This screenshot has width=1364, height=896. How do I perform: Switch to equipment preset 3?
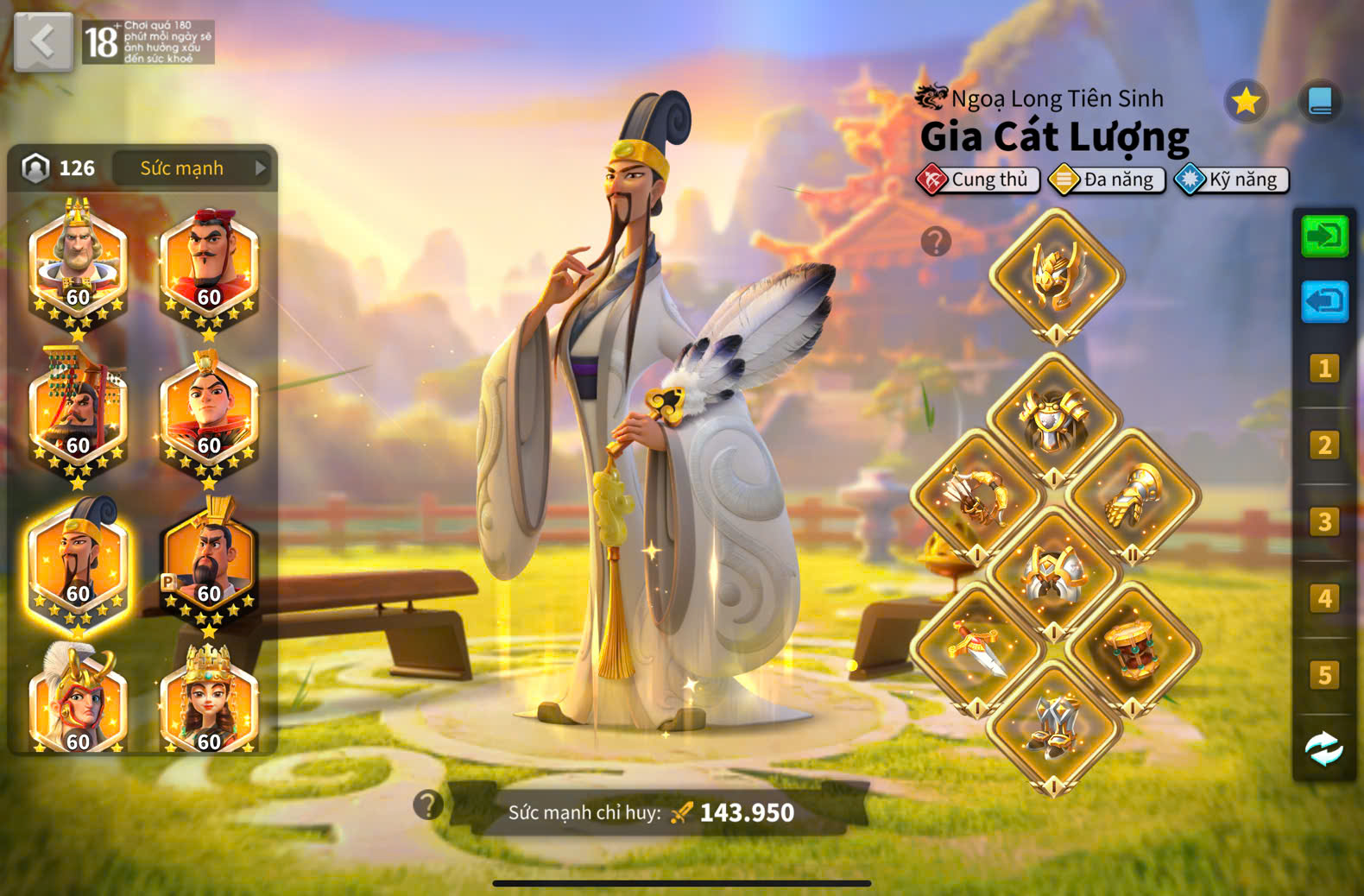pos(1323,522)
